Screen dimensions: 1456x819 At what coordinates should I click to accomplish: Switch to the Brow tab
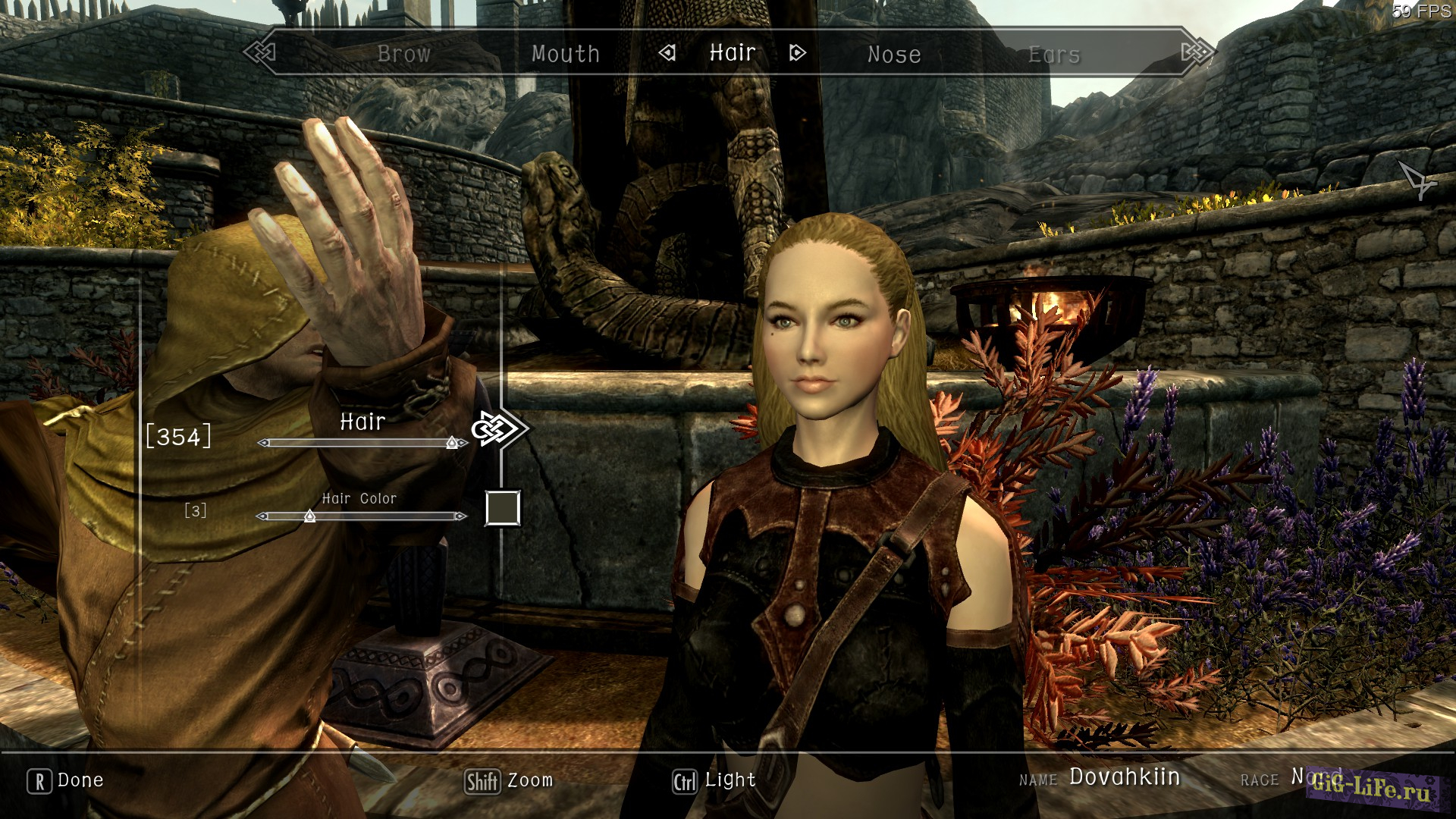click(x=404, y=54)
